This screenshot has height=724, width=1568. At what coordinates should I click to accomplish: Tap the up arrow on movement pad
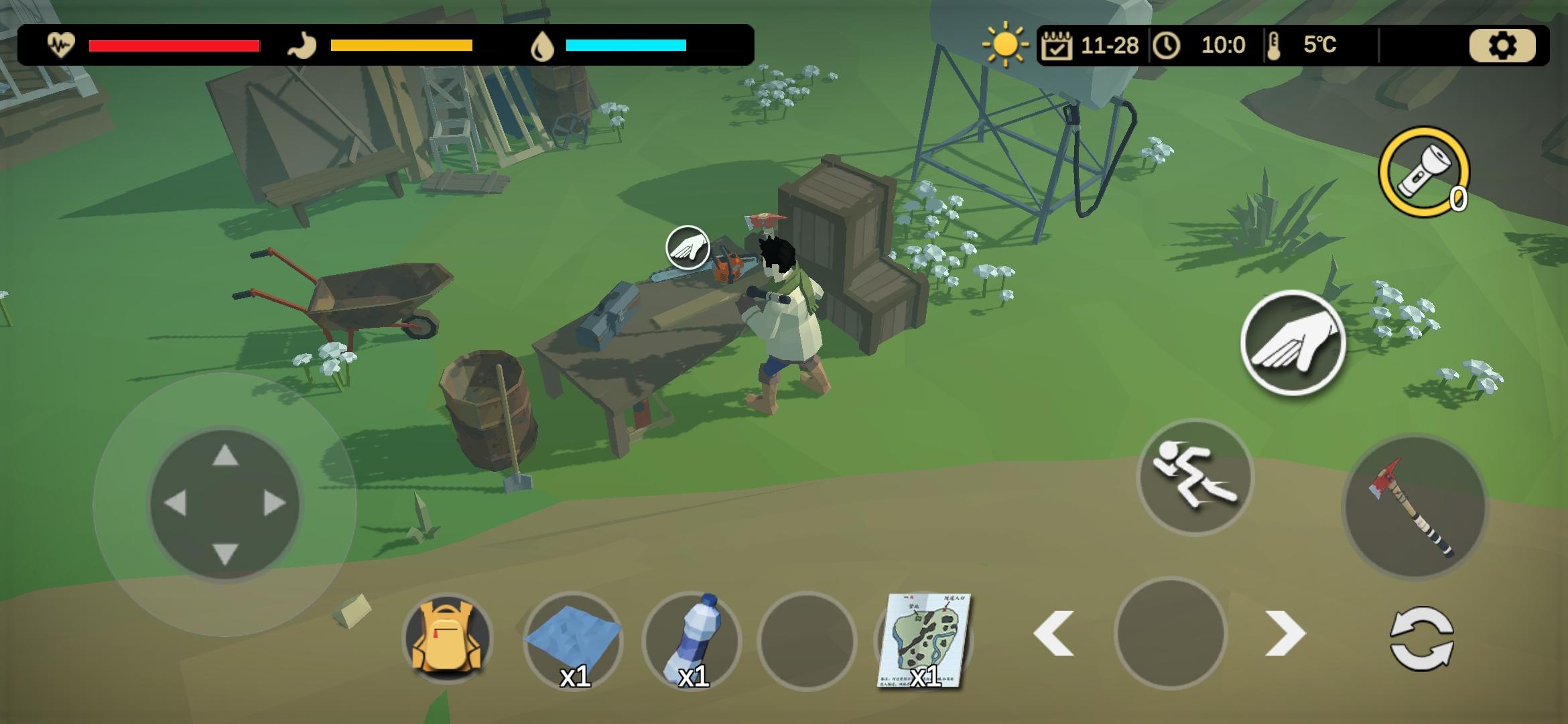point(225,456)
